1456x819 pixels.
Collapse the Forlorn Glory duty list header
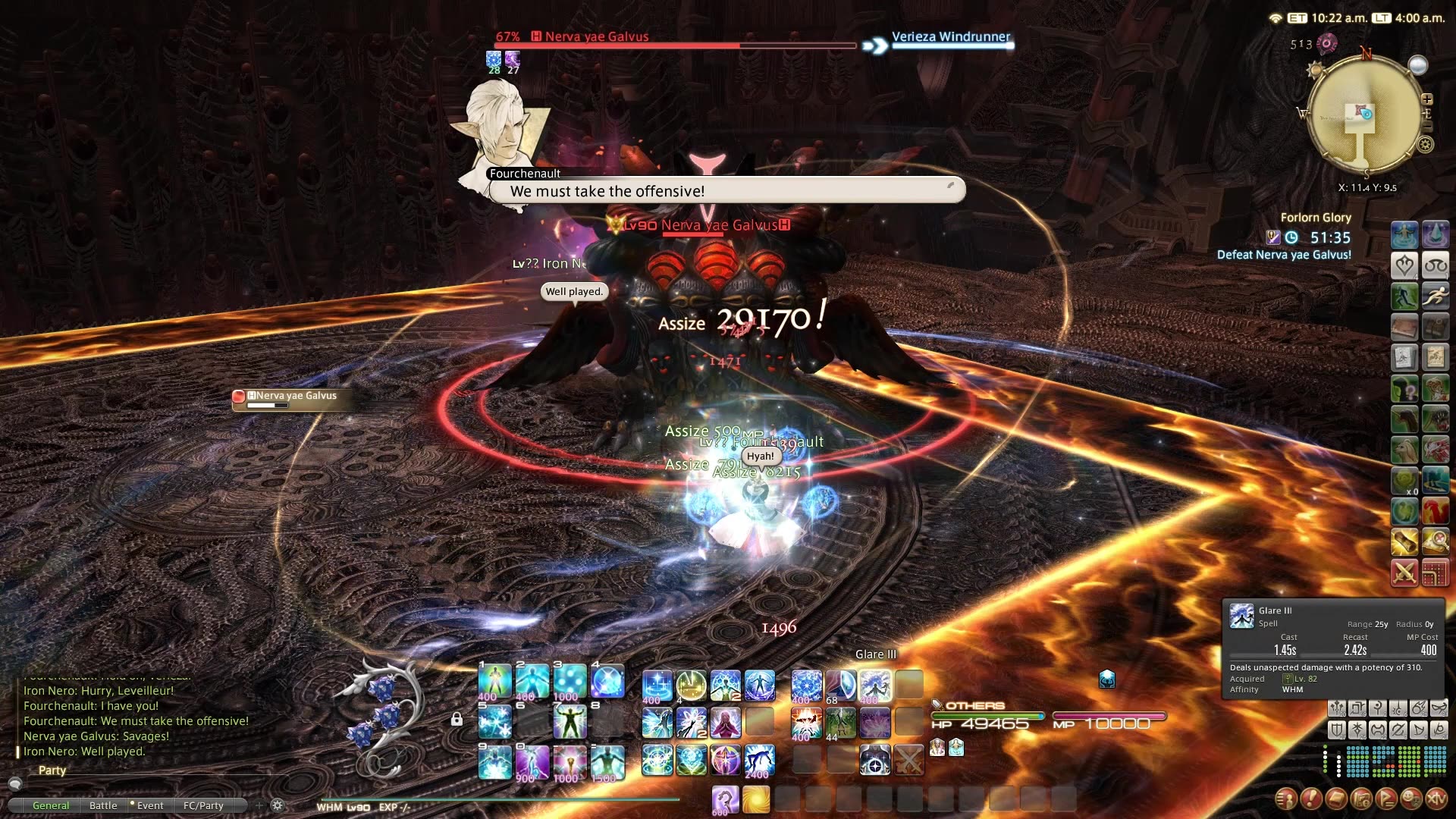click(x=1317, y=218)
